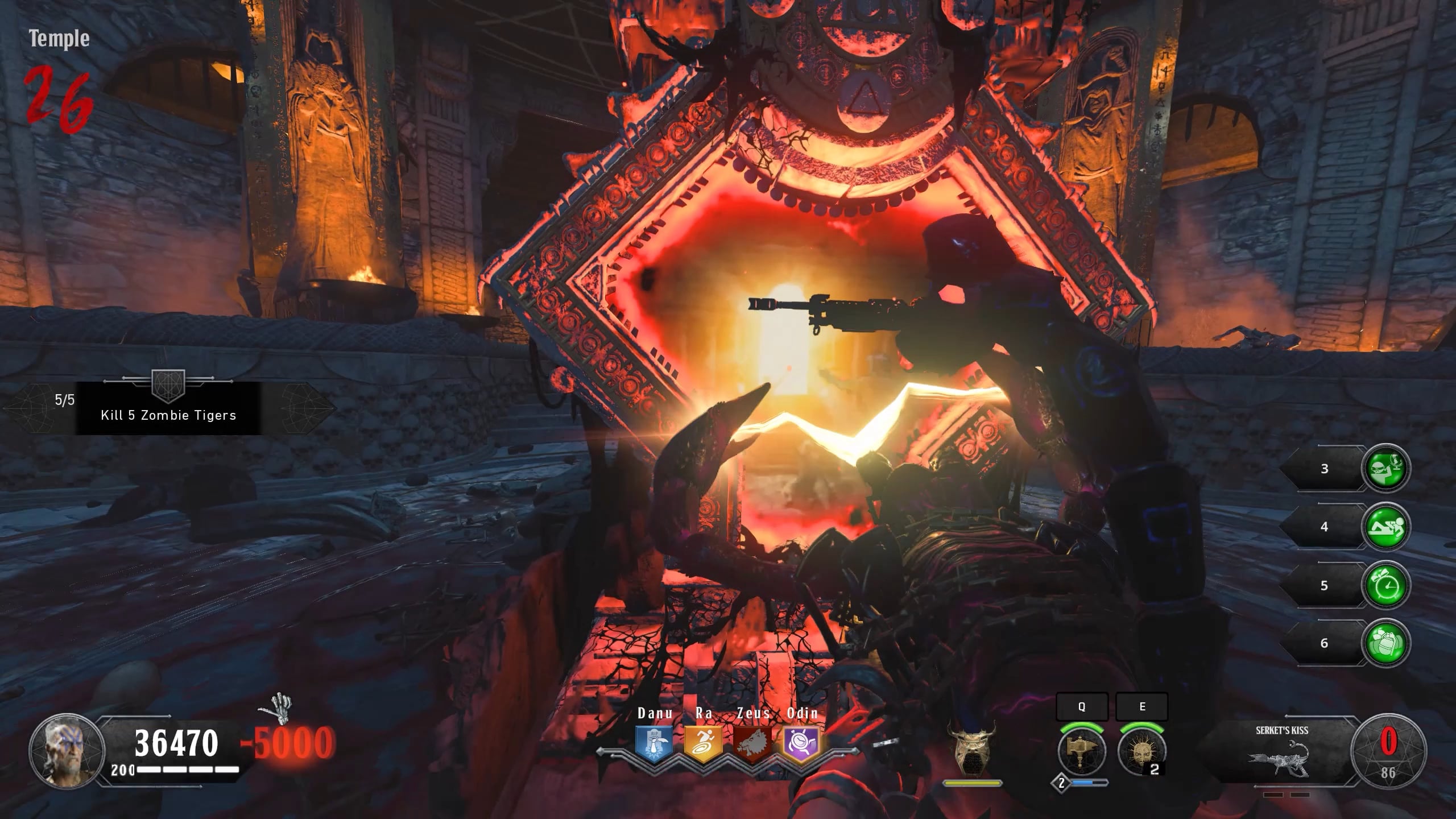Select the purple Odin stopwatch perk
The height and width of the screenshot is (819, 1456).
[x=802, y=743]
